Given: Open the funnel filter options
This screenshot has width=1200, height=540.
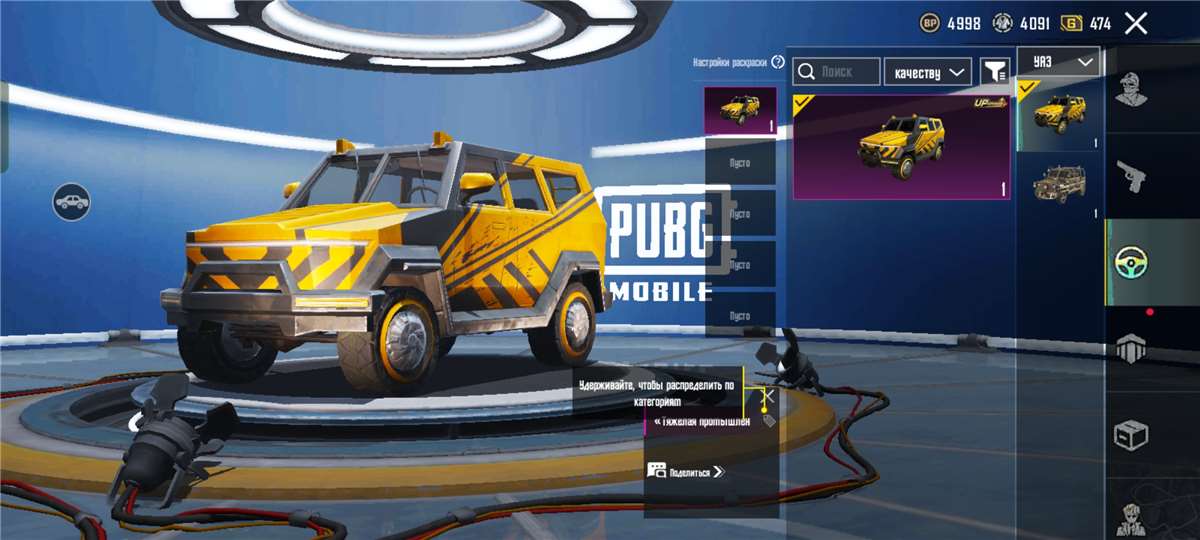Looking at the screenshot, I should coord(994,72).
